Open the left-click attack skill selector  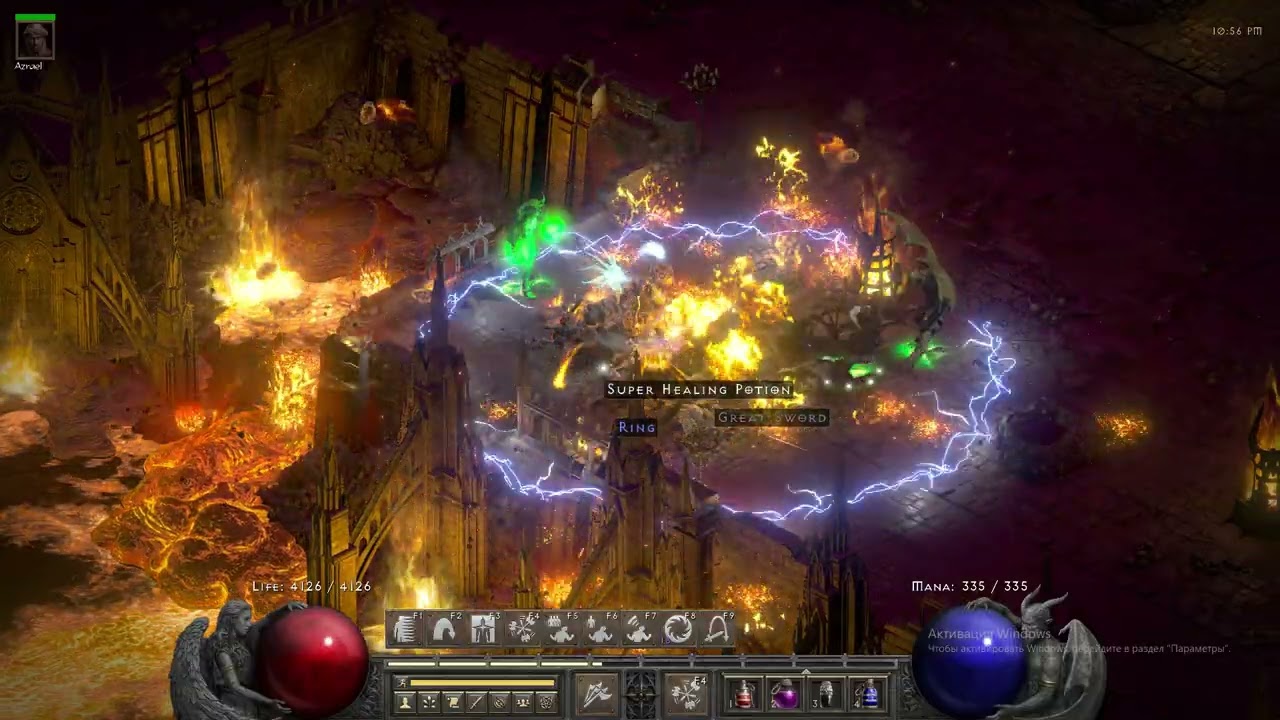(596, 693)
